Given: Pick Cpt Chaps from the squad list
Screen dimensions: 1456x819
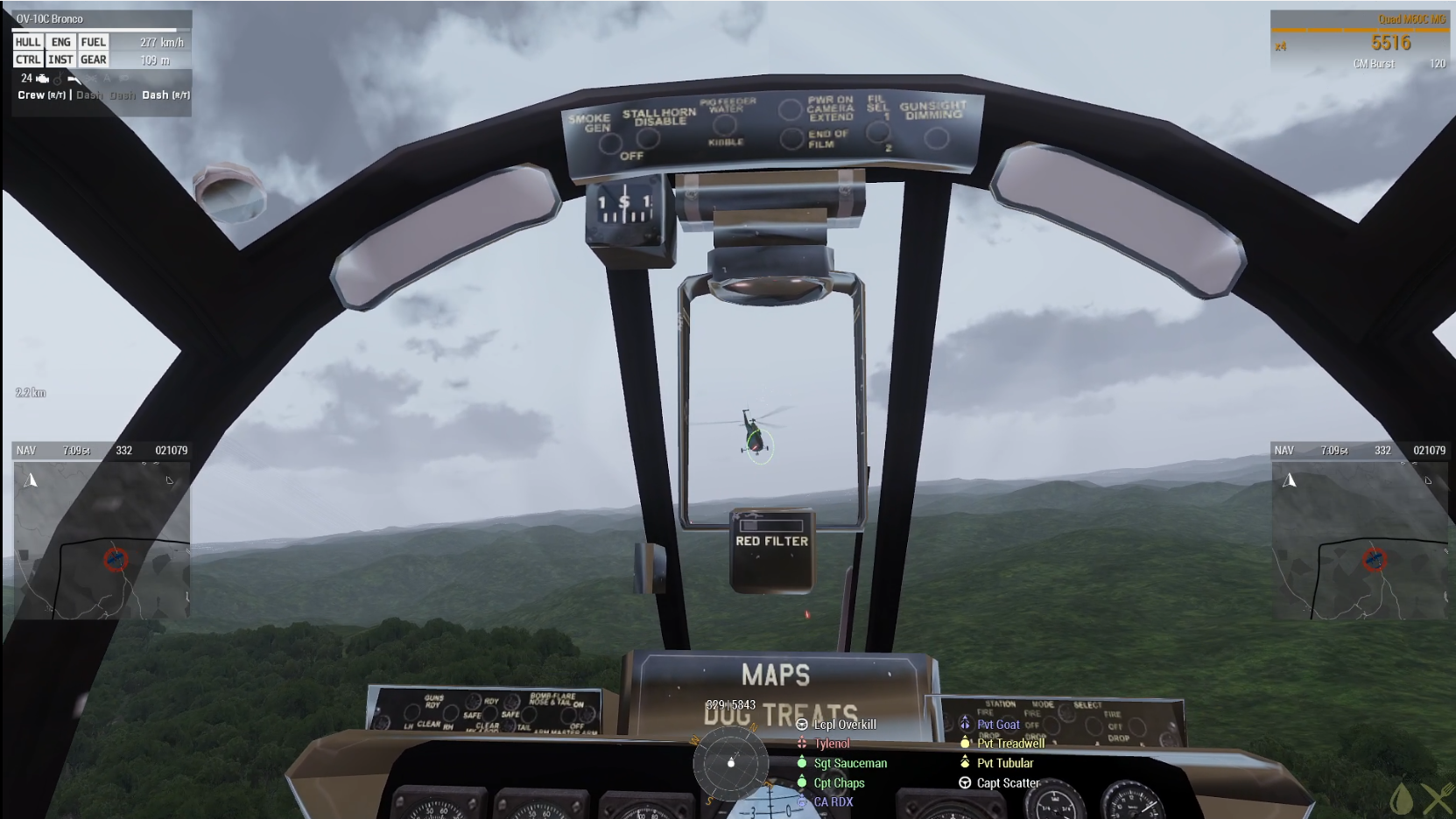Looking at the screenshot, I should (x=839, y=783).
